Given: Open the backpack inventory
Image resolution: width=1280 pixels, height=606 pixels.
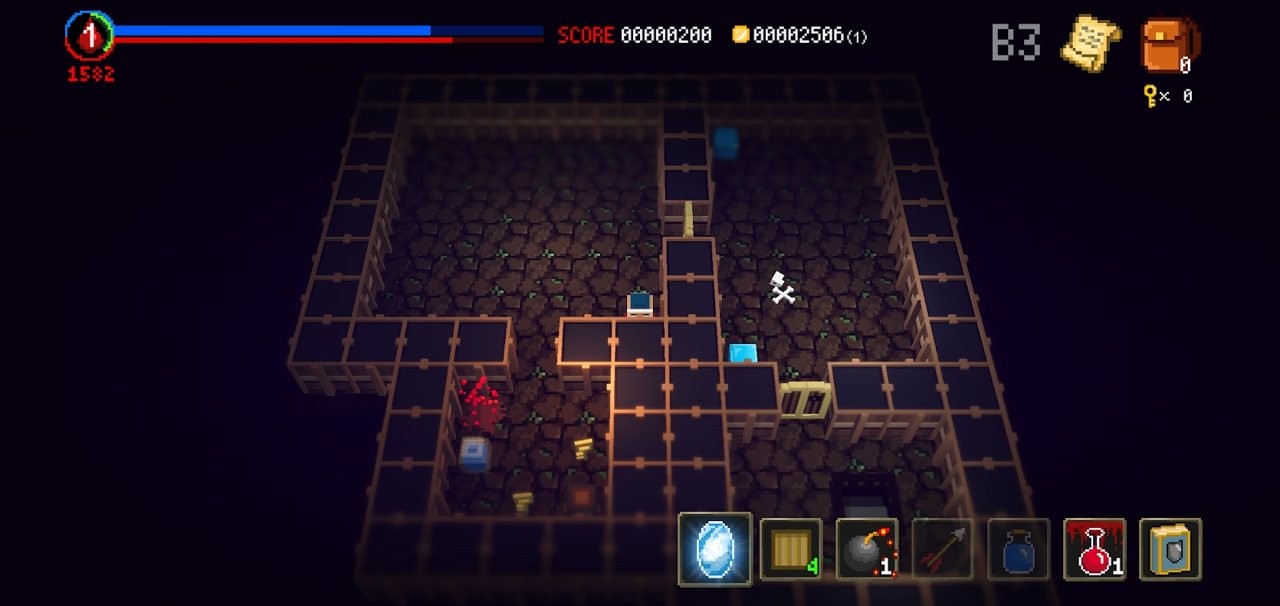Looking at the screenshot, I should coord(1168,45).
